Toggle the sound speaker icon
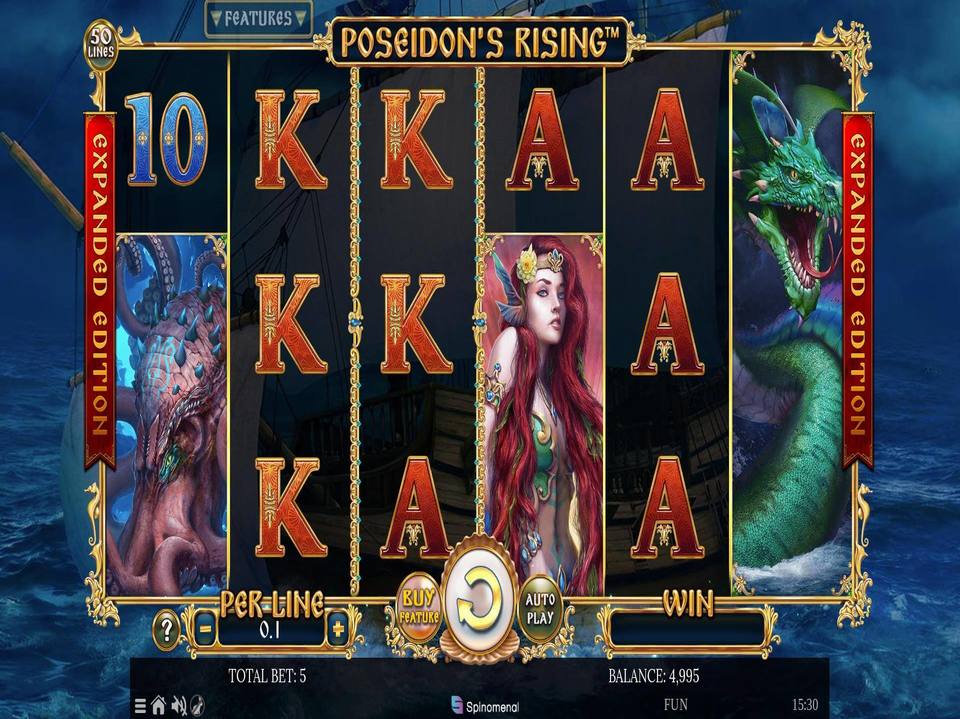Viewport: 960px width, 719px height. click(178, 704)
